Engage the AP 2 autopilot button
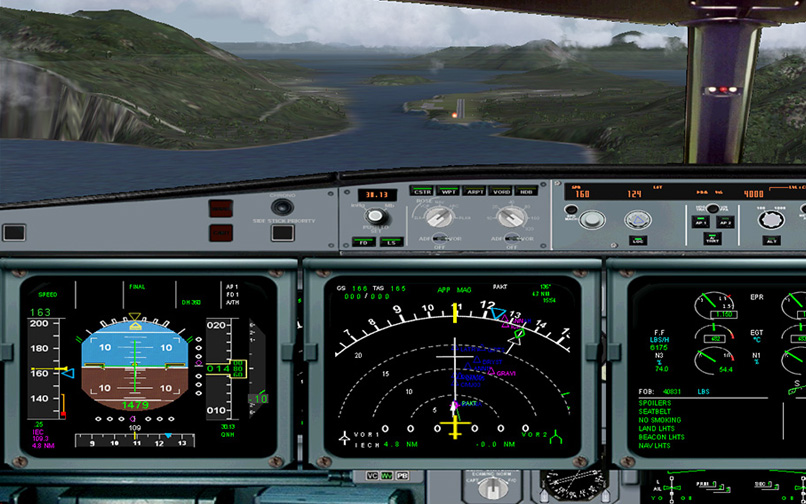 tap(726, 222)
